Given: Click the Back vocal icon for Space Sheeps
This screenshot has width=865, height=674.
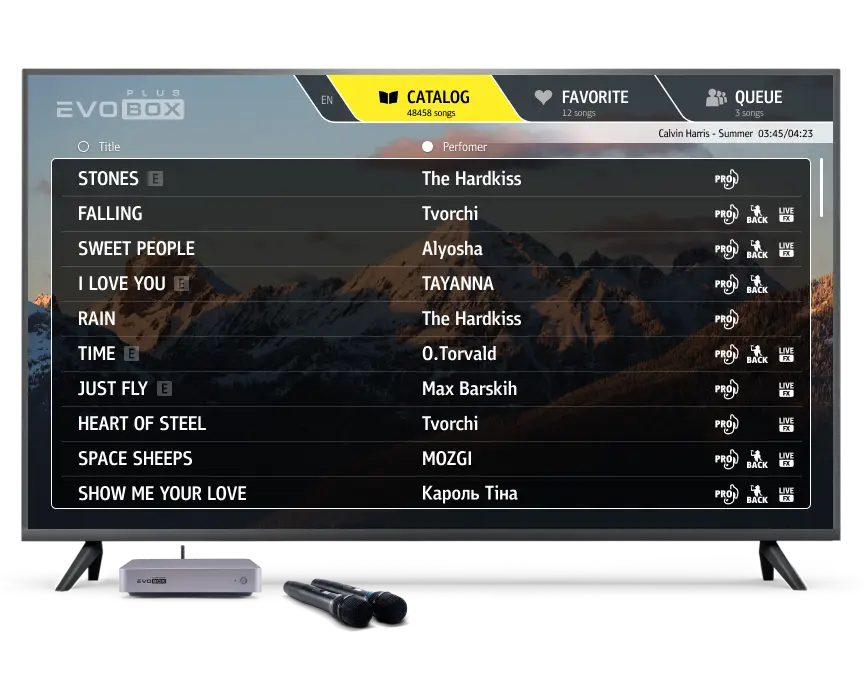Looking at the screenshot, I should coord(757,459).
